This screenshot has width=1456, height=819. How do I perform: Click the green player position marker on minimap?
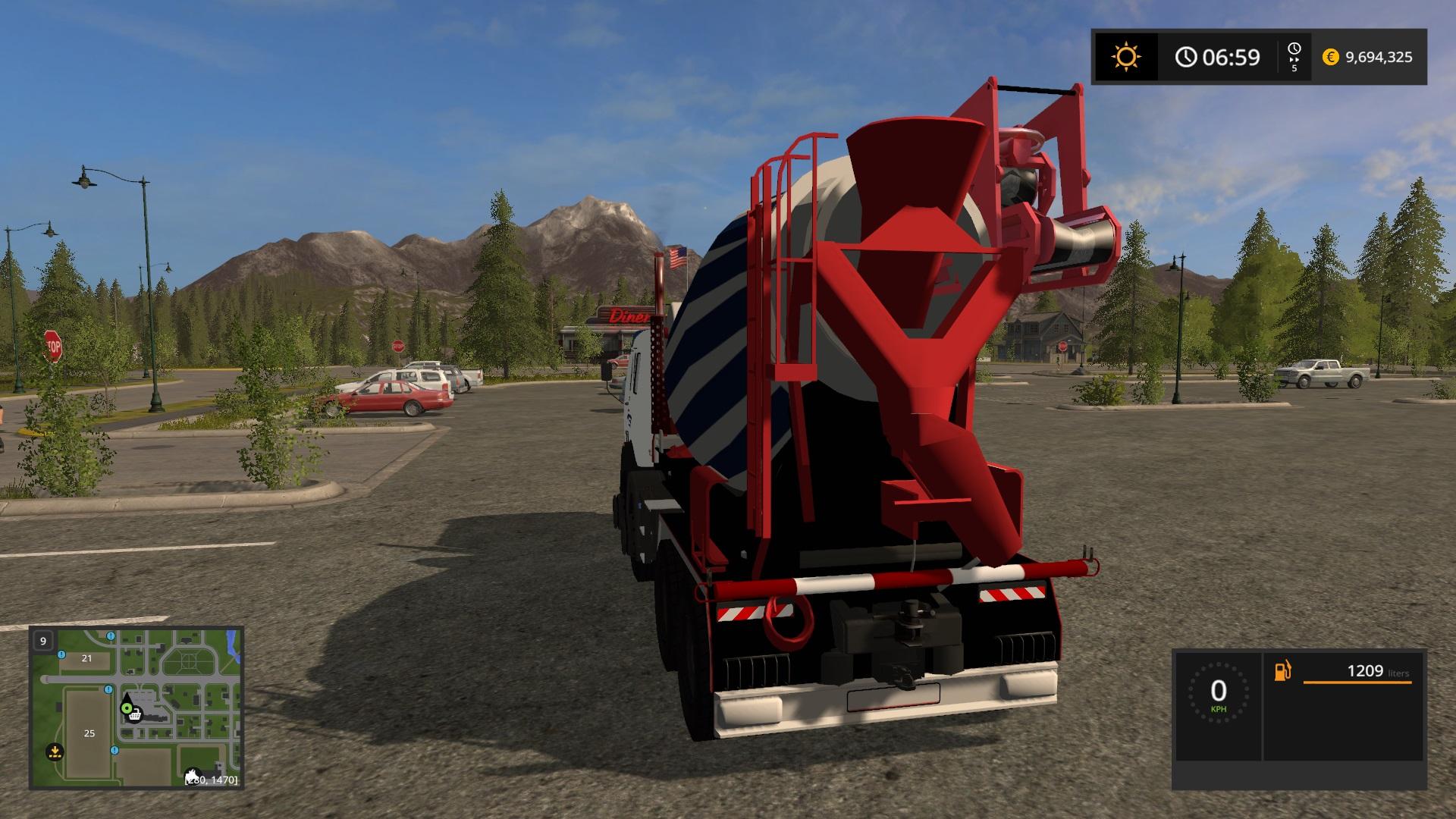[126, 708]
